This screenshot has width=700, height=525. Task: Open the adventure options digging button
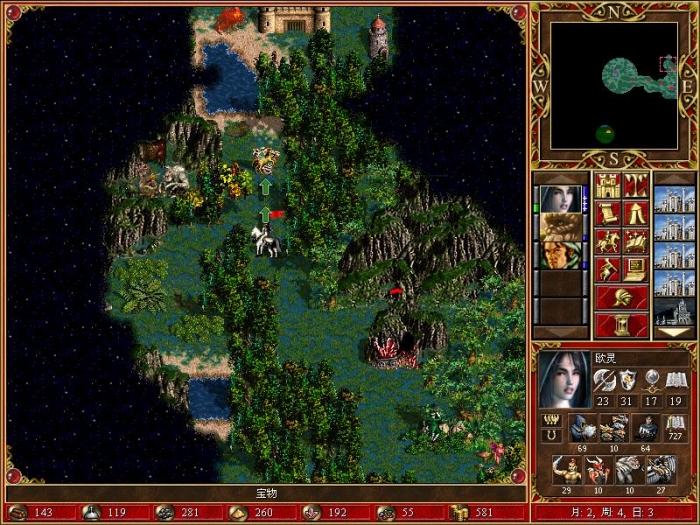click(x=608, y=269)
